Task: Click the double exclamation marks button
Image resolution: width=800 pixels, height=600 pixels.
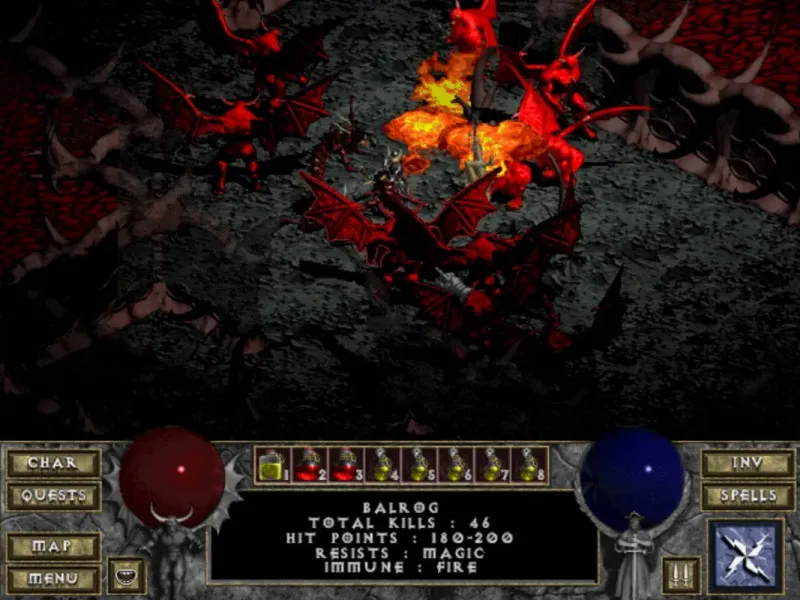Action: [680, 575]
